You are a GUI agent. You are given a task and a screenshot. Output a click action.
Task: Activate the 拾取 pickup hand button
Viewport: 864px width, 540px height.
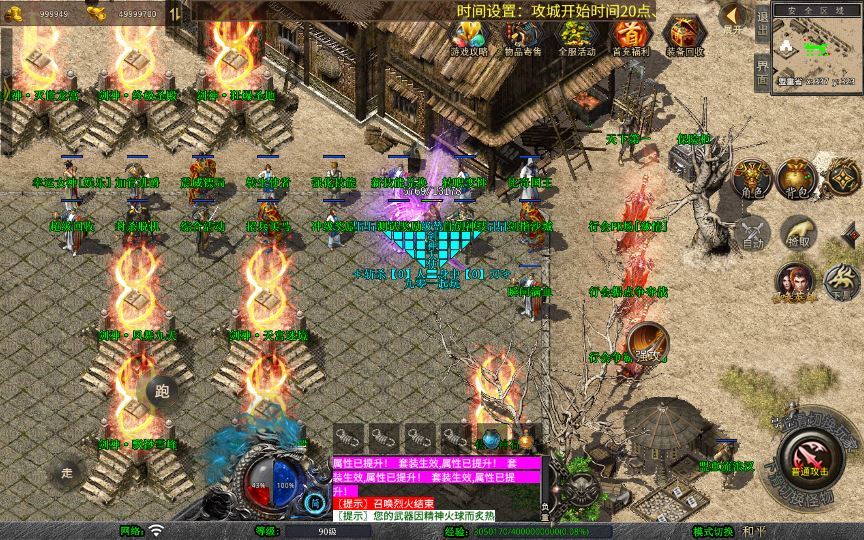pyautogui.click(x=796, y=233)
